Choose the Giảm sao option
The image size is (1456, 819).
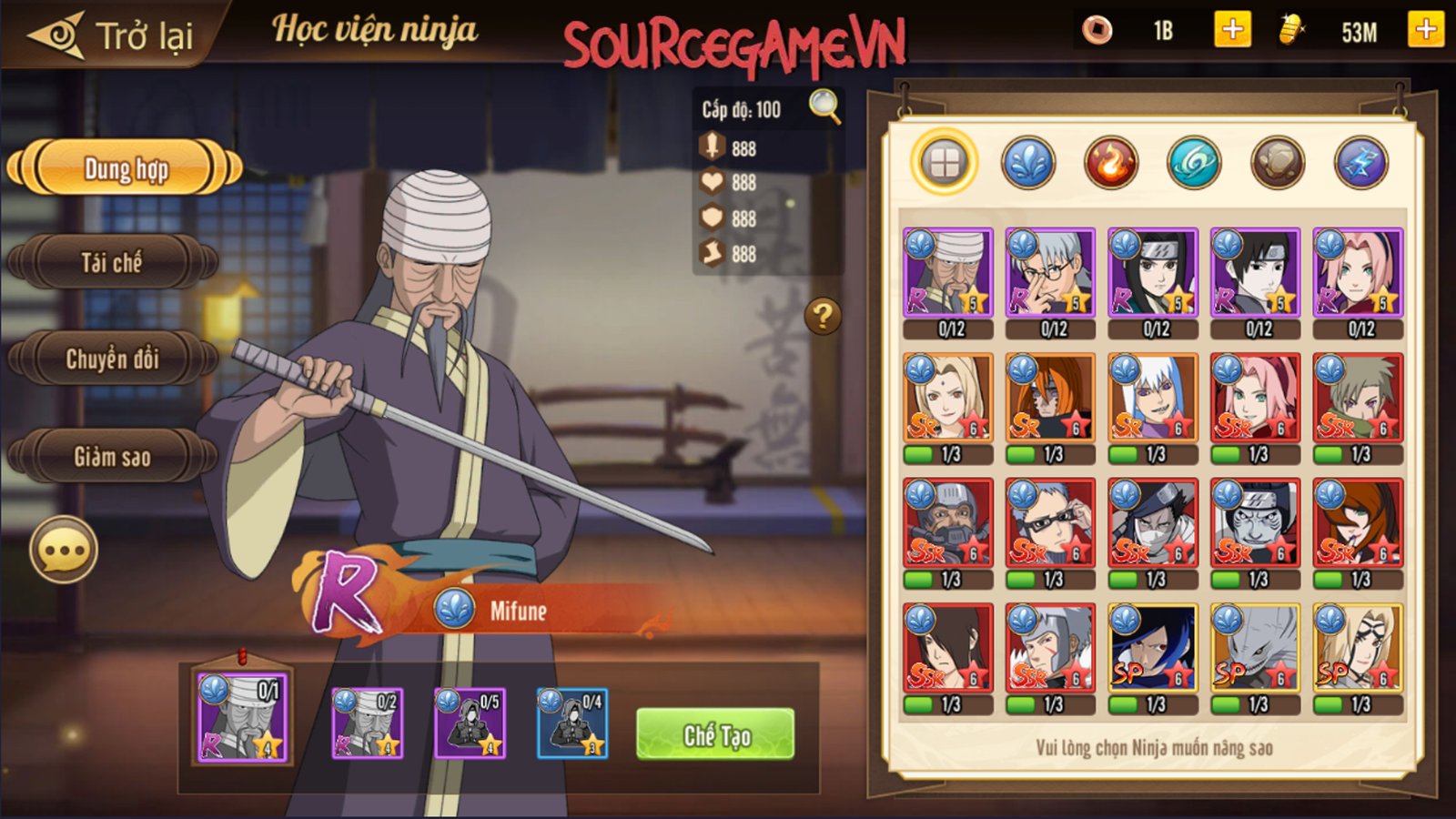coord(112,456)
